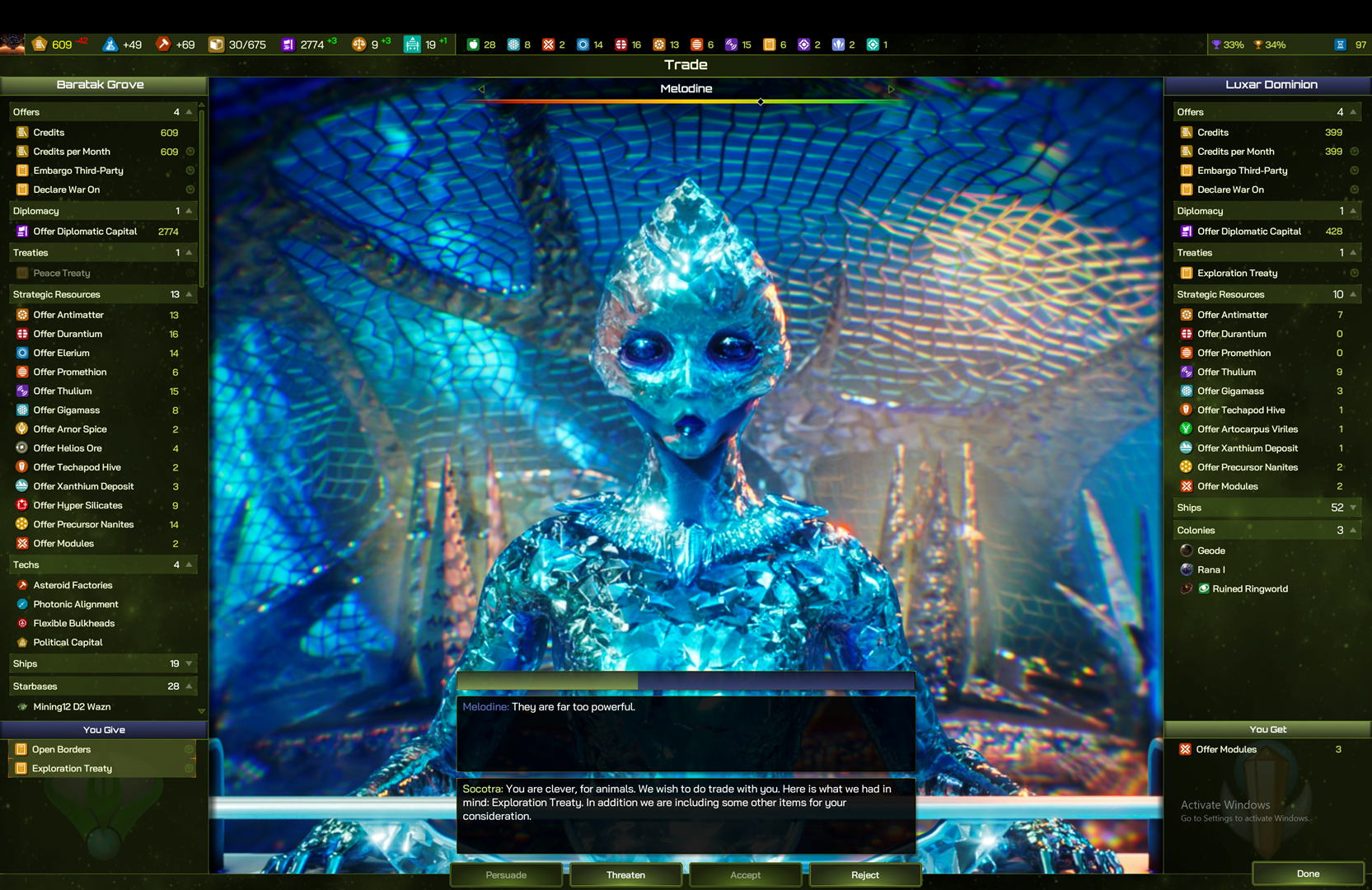This screenshot has width=1372, height=890.
Task: Remove Open Borders from You Give
Action: (62, 749)
